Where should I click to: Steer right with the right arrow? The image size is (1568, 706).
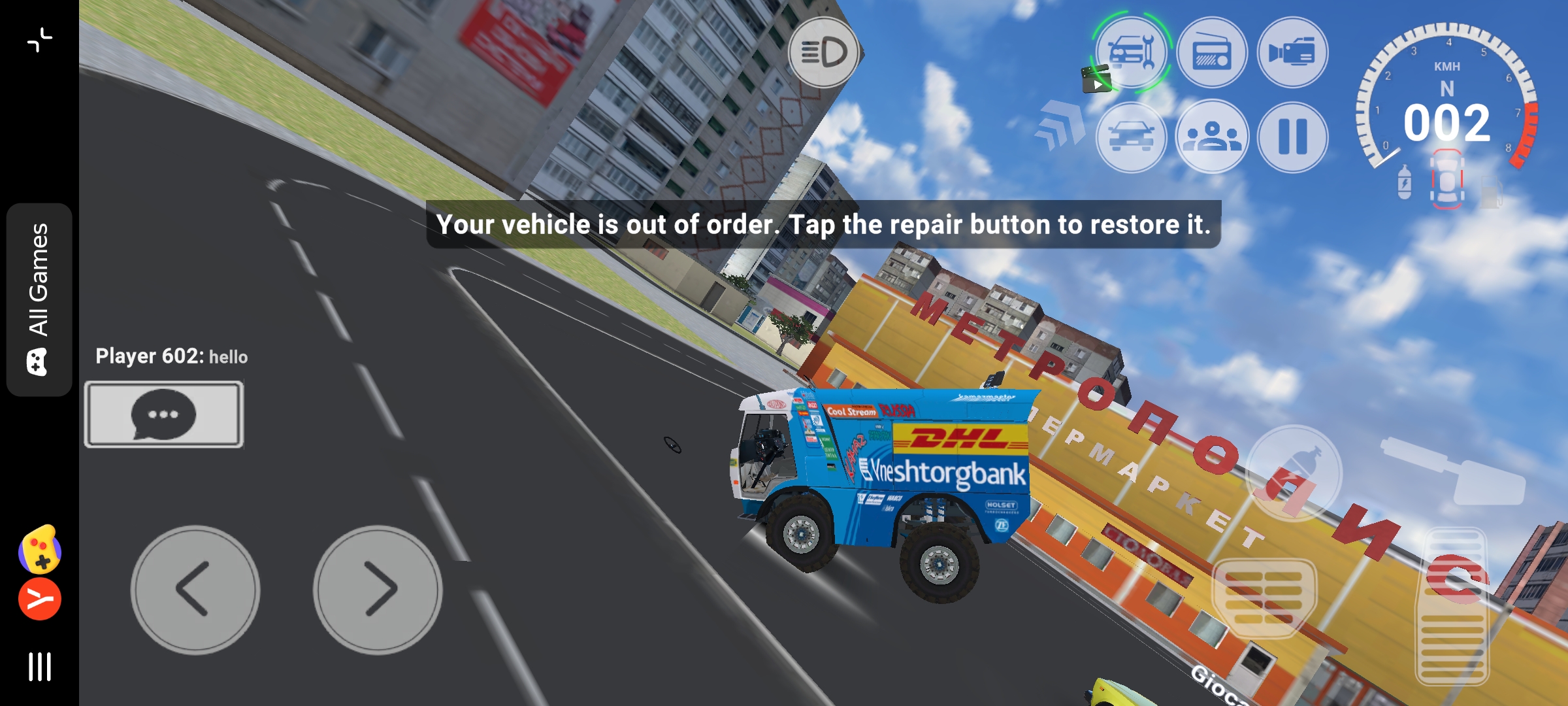tap(378, 590)
